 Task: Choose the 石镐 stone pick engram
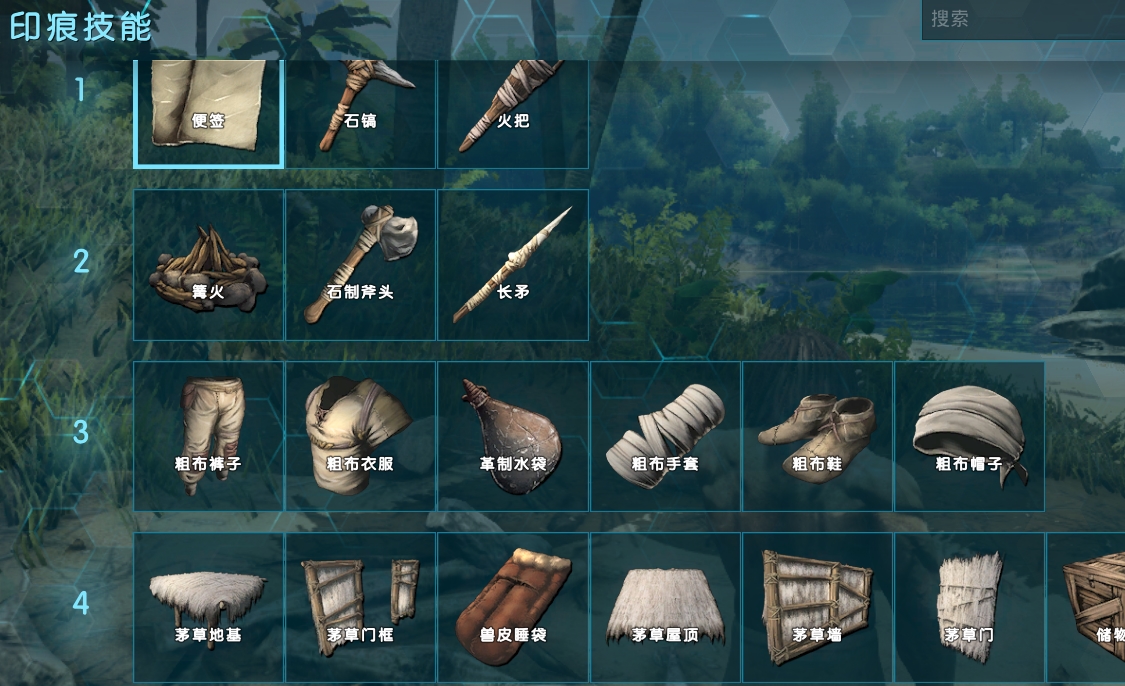click(361, 112)
